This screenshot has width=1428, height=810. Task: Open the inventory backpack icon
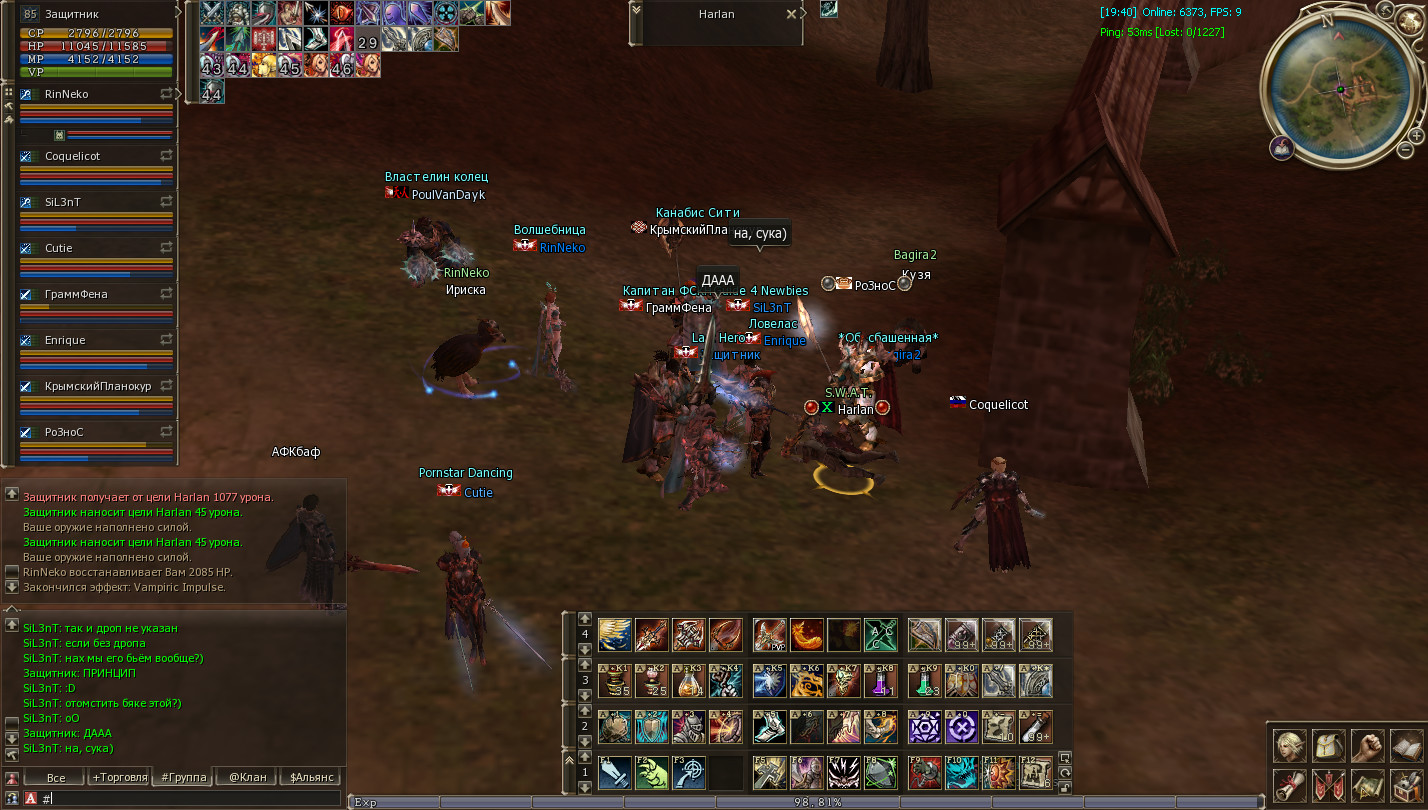[x=1329, y=746]
